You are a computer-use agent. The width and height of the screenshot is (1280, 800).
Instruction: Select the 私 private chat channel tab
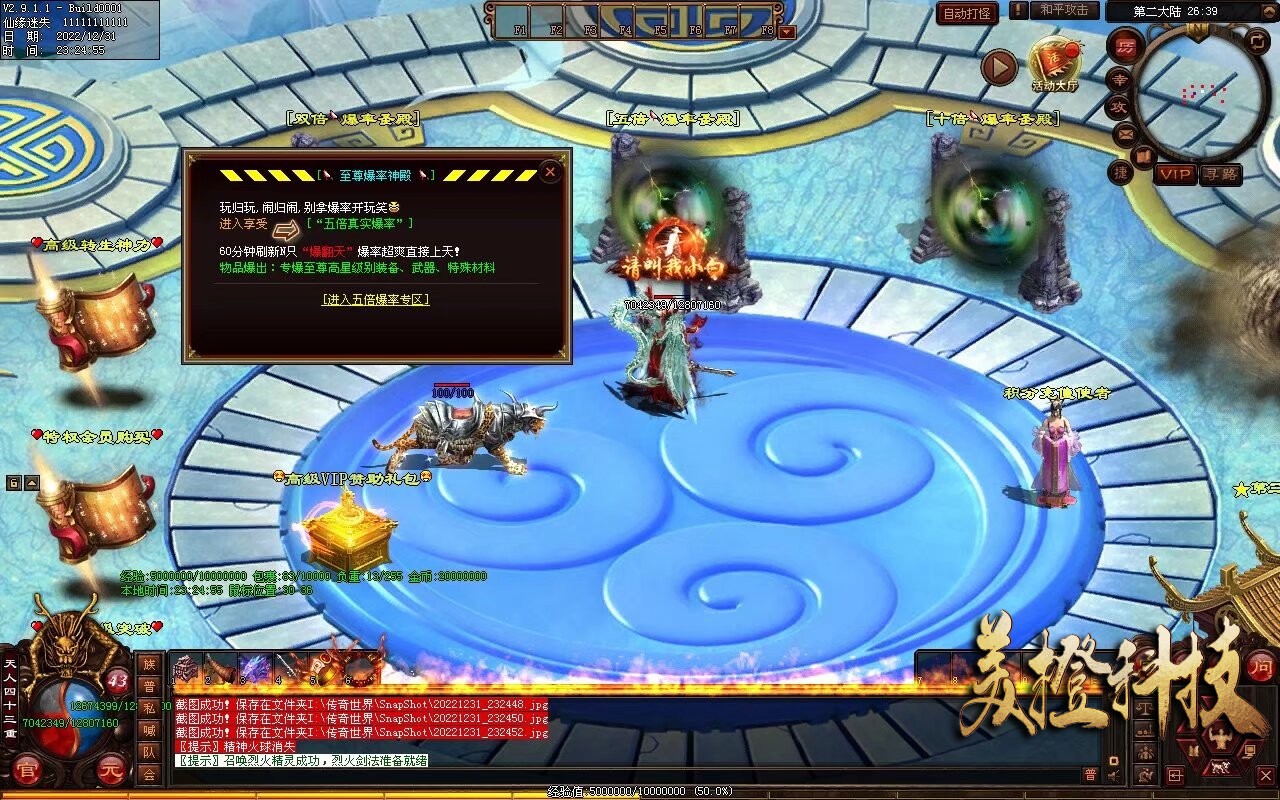[x=149, y=708]
